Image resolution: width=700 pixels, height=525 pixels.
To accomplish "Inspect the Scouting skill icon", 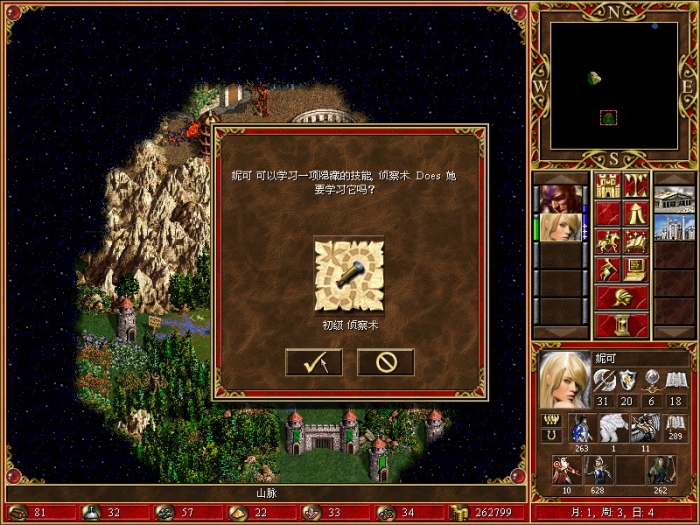I will click(349, 274).
